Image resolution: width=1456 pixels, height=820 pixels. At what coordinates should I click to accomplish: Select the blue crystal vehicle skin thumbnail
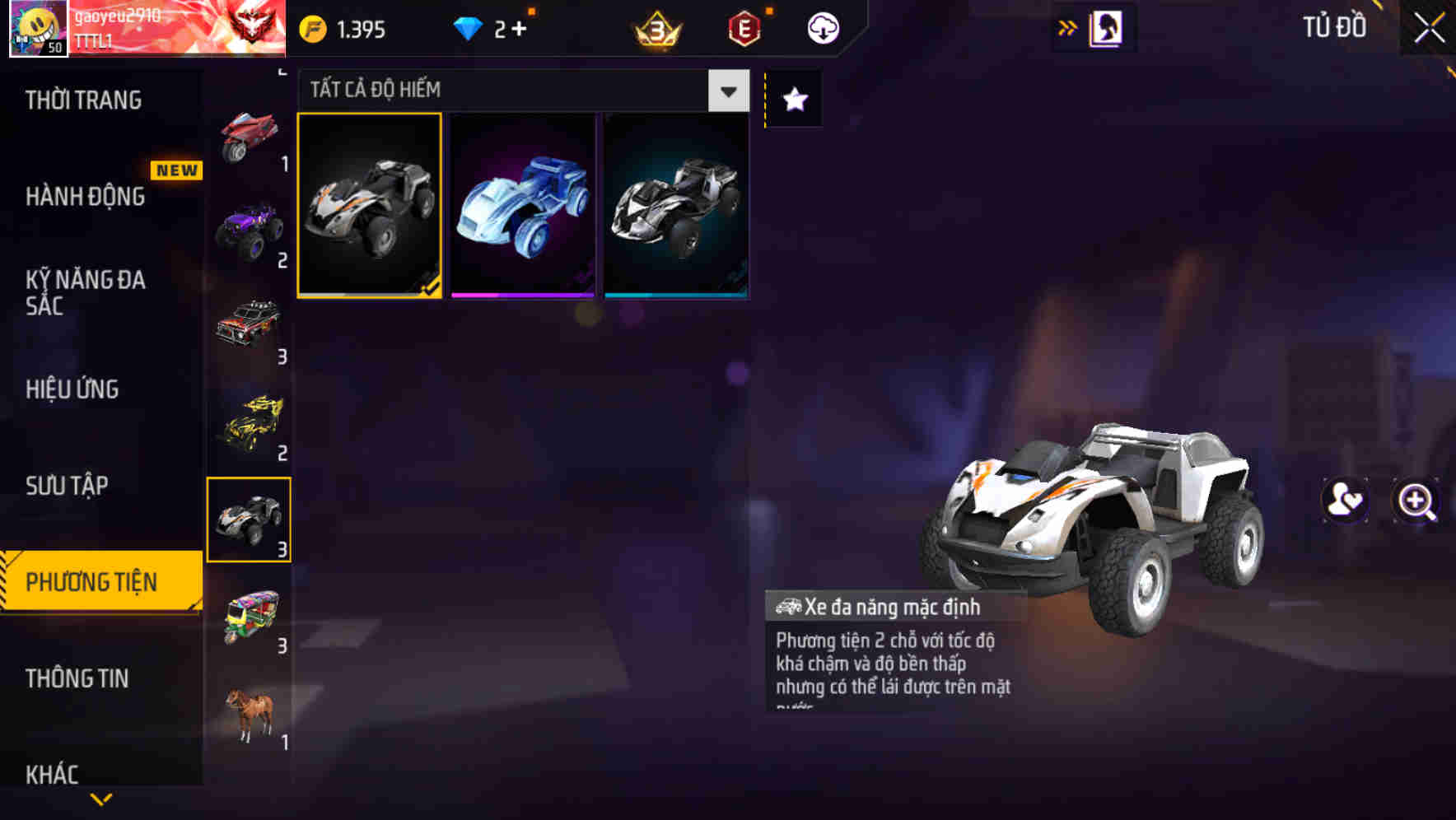pos(522,205)
